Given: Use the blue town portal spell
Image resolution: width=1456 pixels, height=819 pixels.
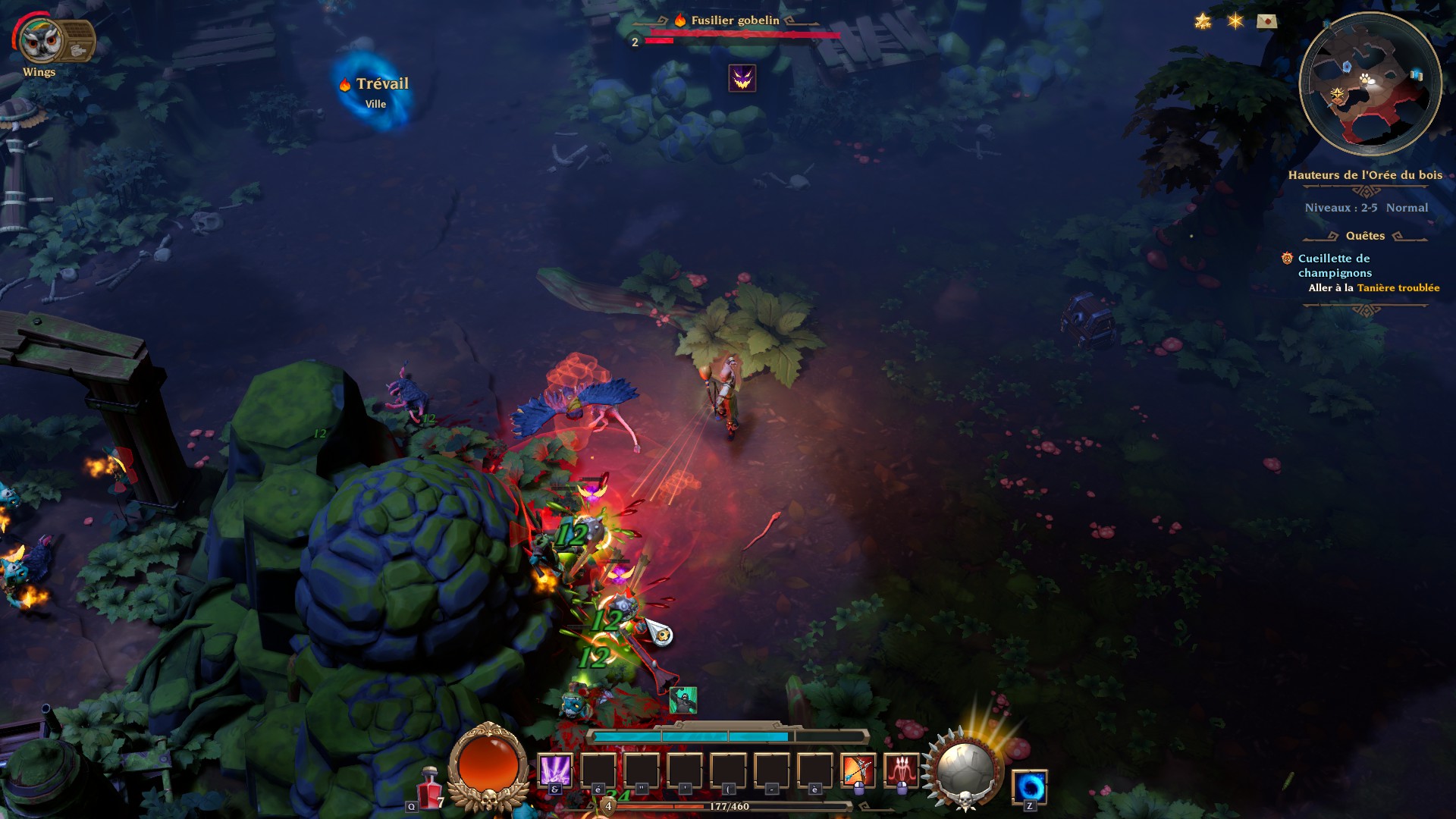Looking at the screenshot, I should point(1029,786).
